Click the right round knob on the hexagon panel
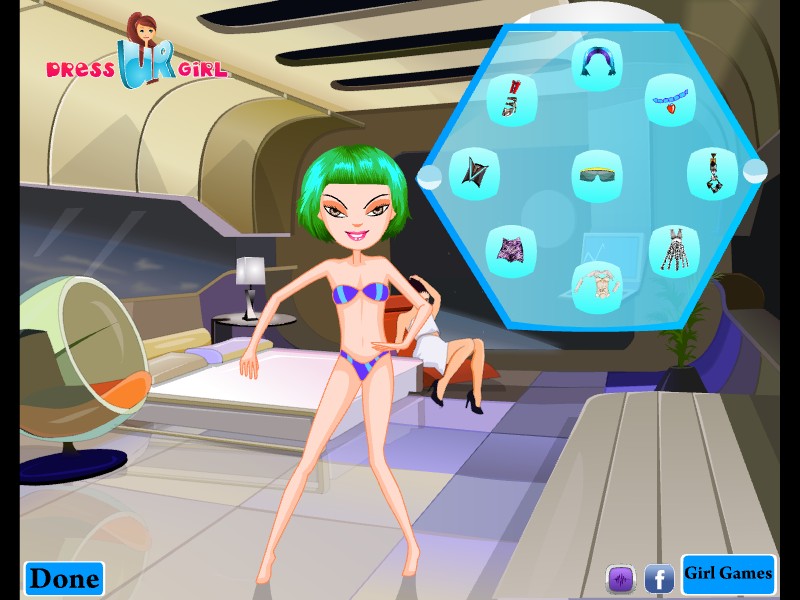800x600 pixels. 754,171
